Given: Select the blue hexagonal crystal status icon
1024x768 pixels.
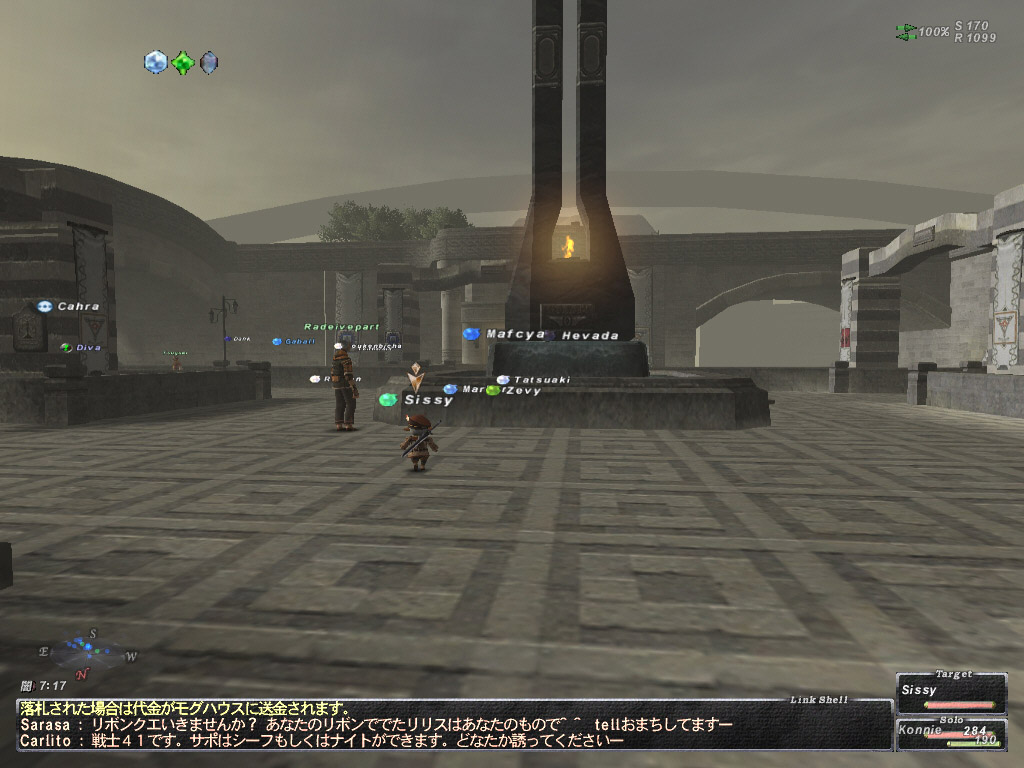Looking at the screenshot, I should (156, 62).
